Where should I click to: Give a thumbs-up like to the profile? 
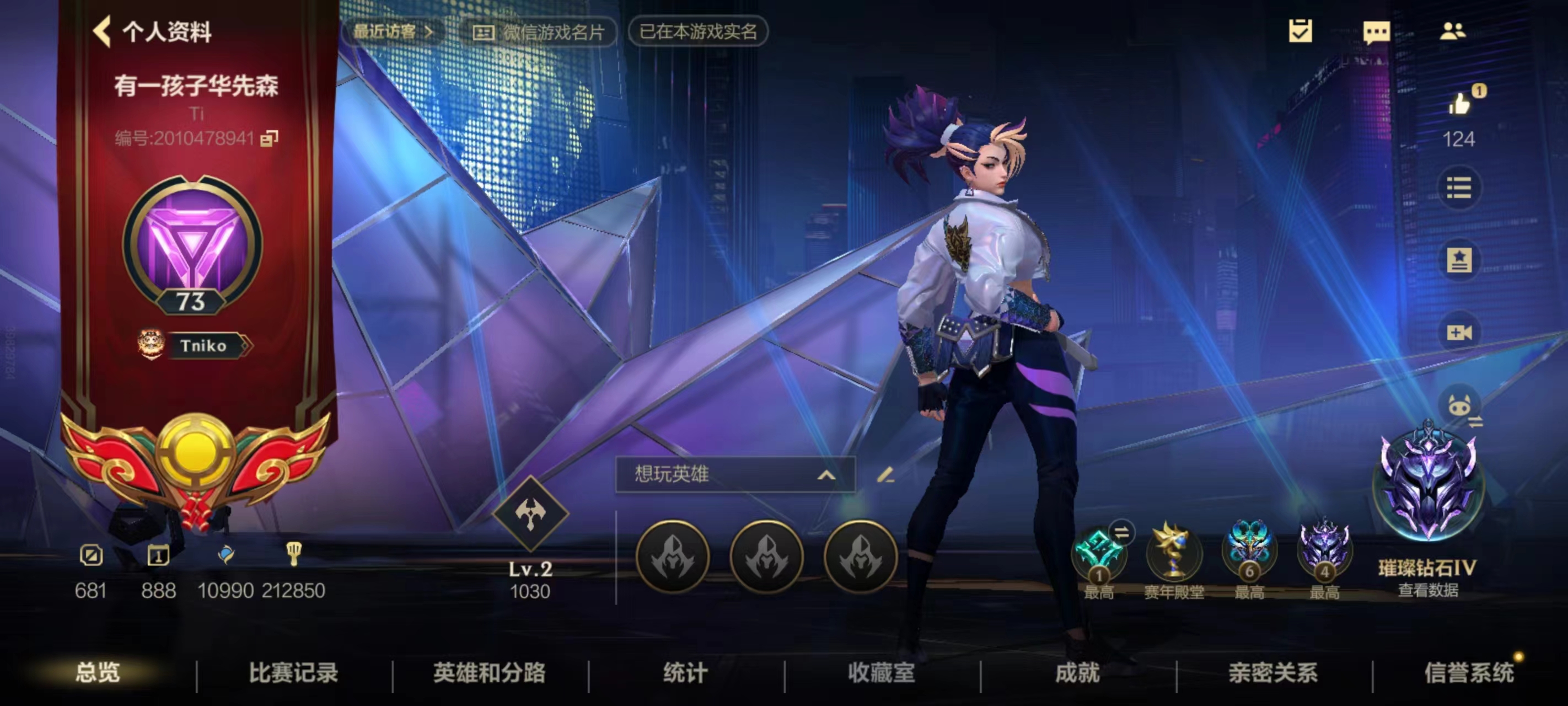(1459, 104)
